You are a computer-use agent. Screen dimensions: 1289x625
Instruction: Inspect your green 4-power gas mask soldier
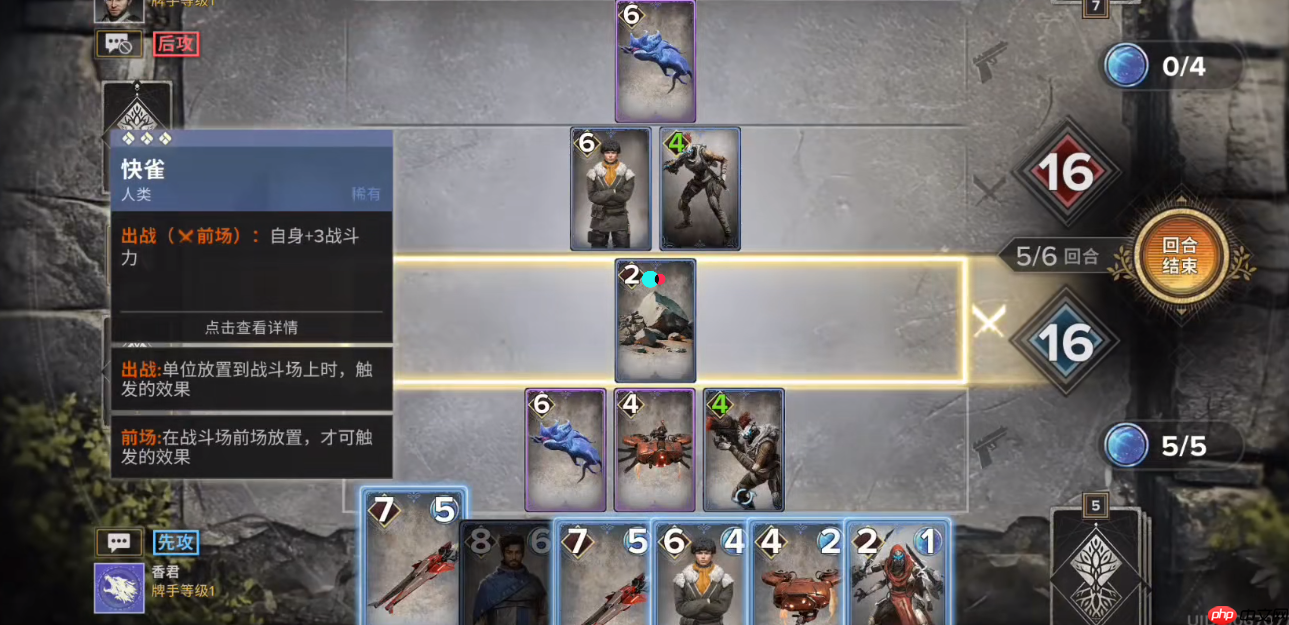743,450
